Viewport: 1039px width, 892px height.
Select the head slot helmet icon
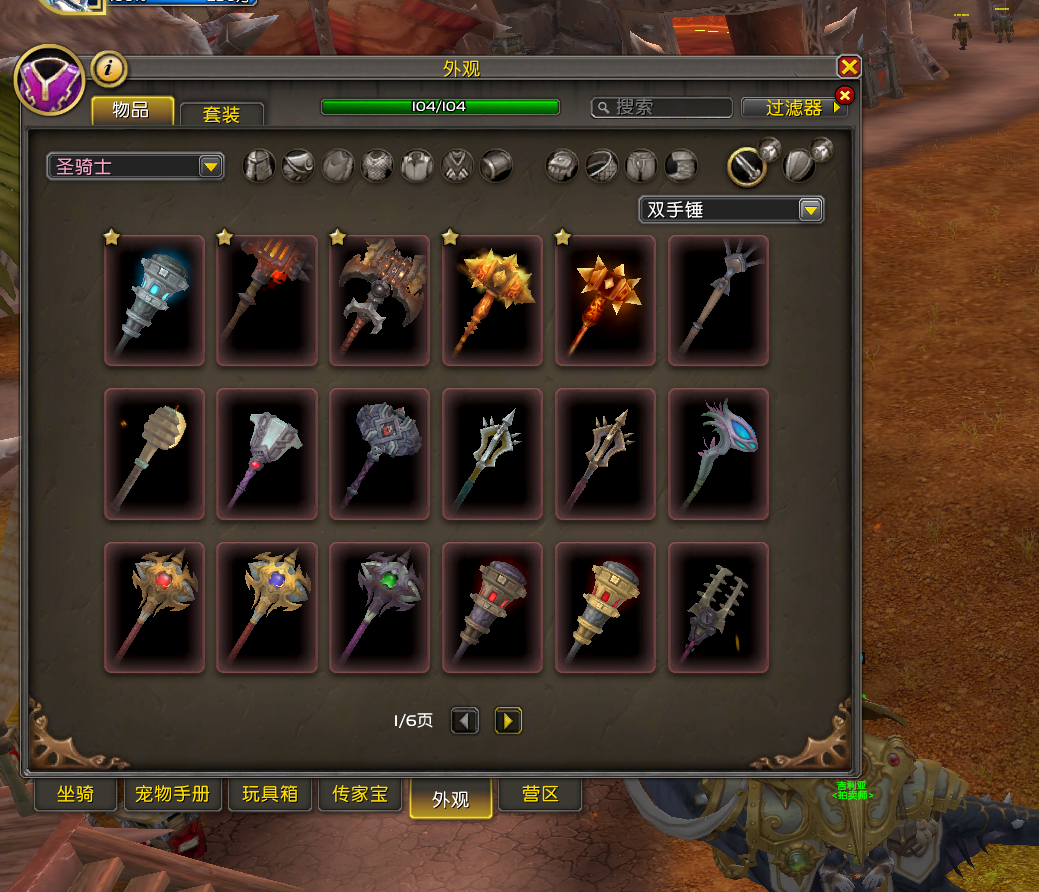click(x=260, y=166)
